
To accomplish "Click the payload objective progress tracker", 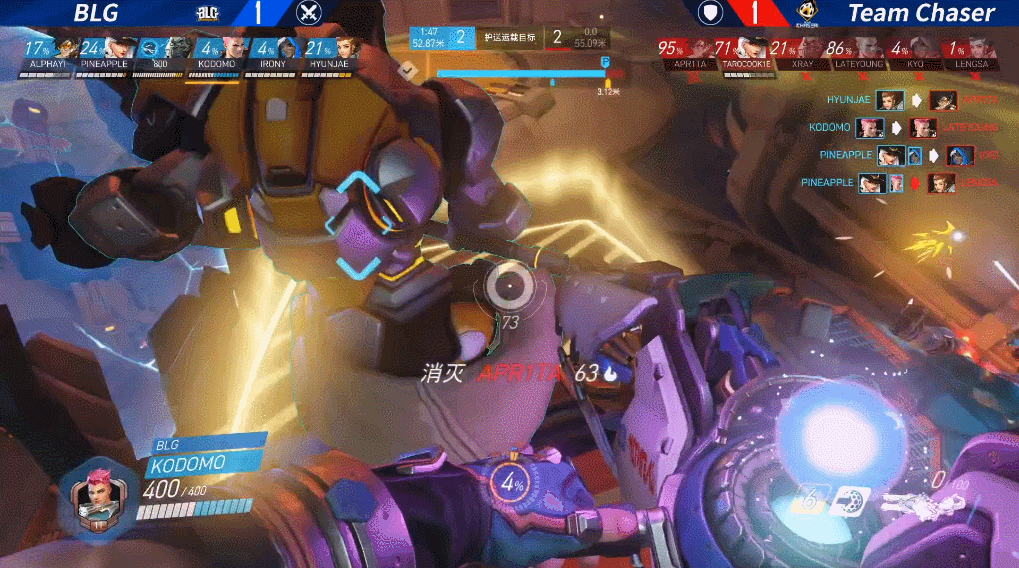I will 520,72.
